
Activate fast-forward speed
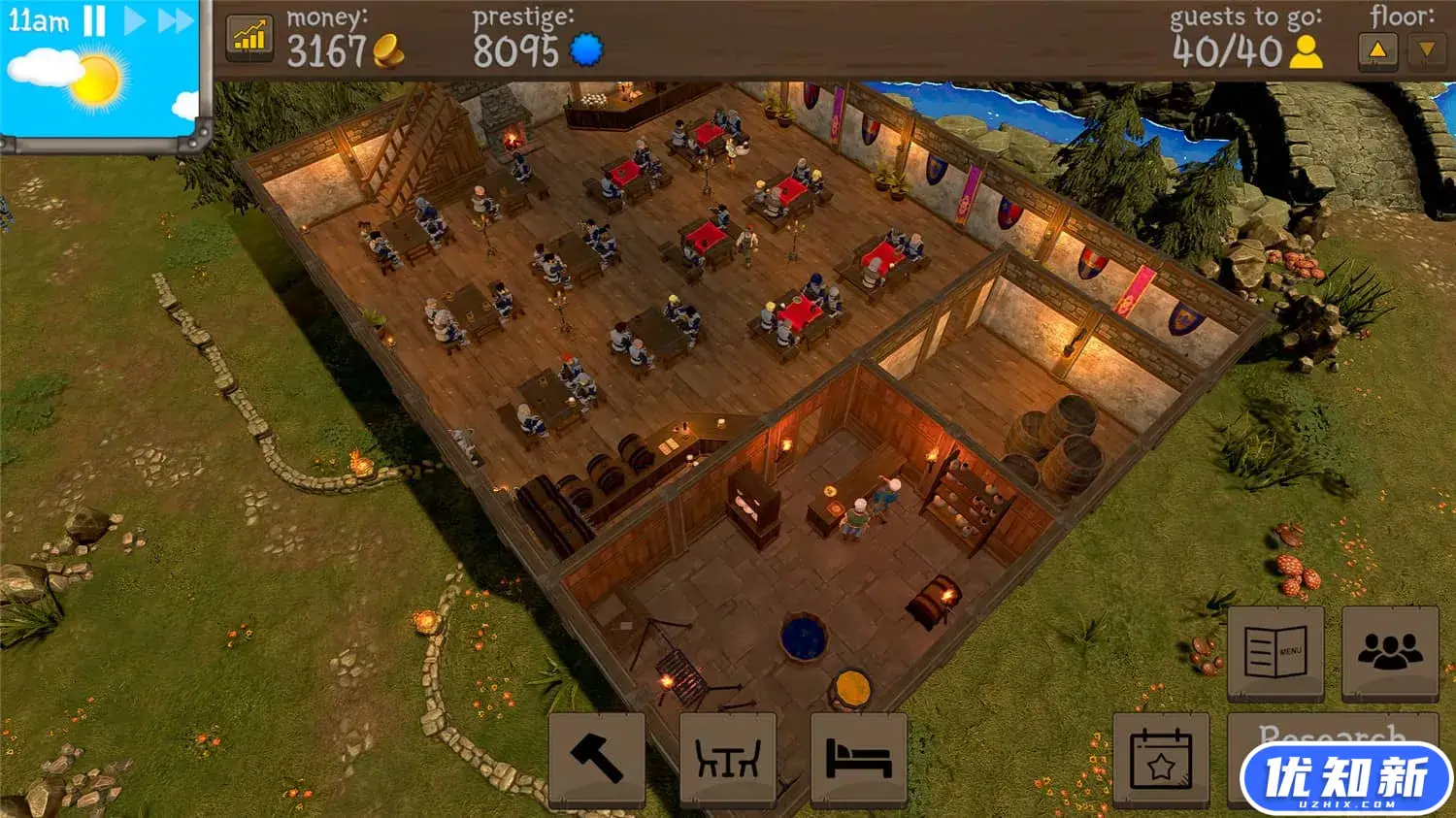(x=176, y=20)
